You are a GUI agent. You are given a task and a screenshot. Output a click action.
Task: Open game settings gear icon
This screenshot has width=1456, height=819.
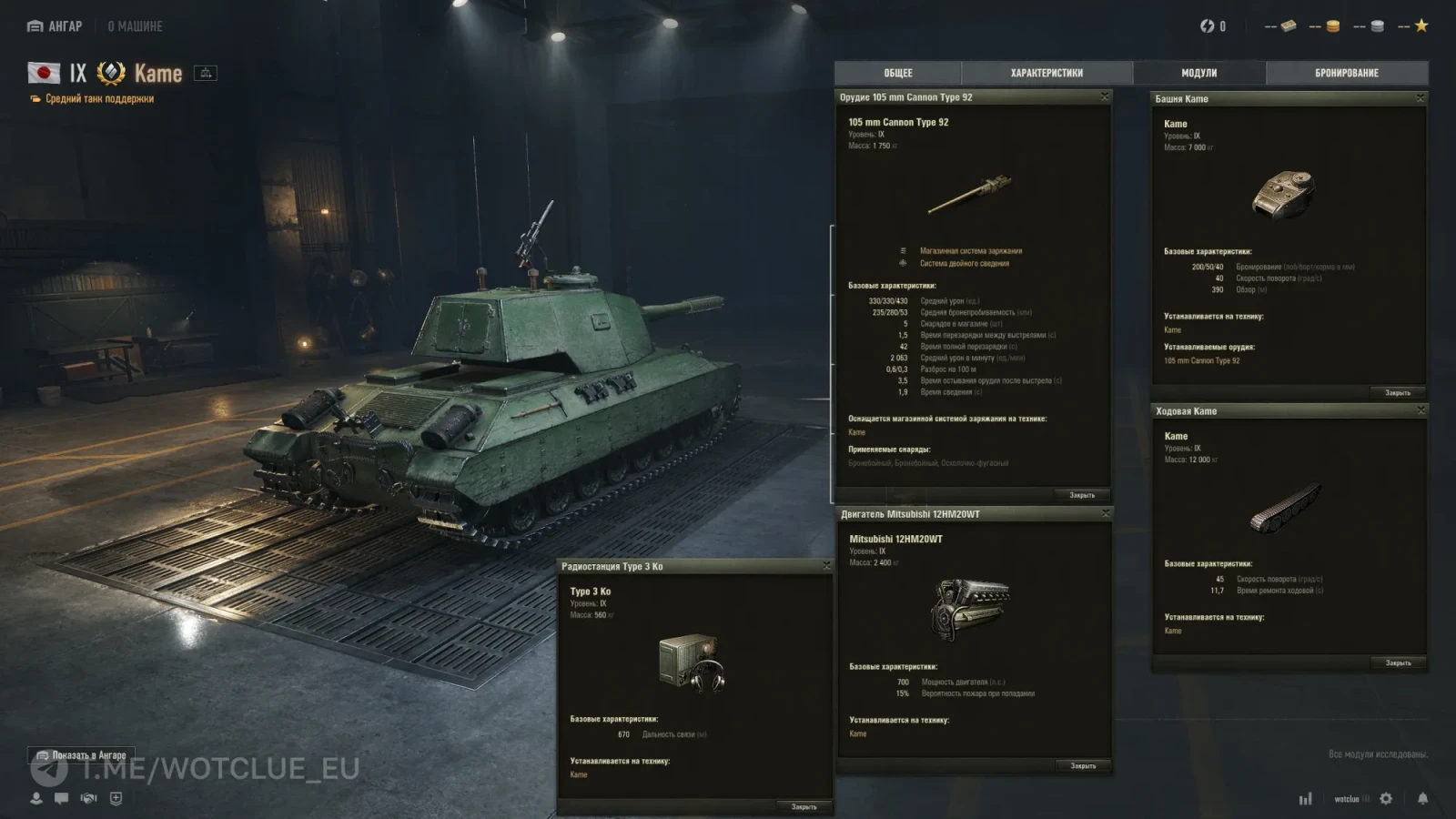[1386, 798]
